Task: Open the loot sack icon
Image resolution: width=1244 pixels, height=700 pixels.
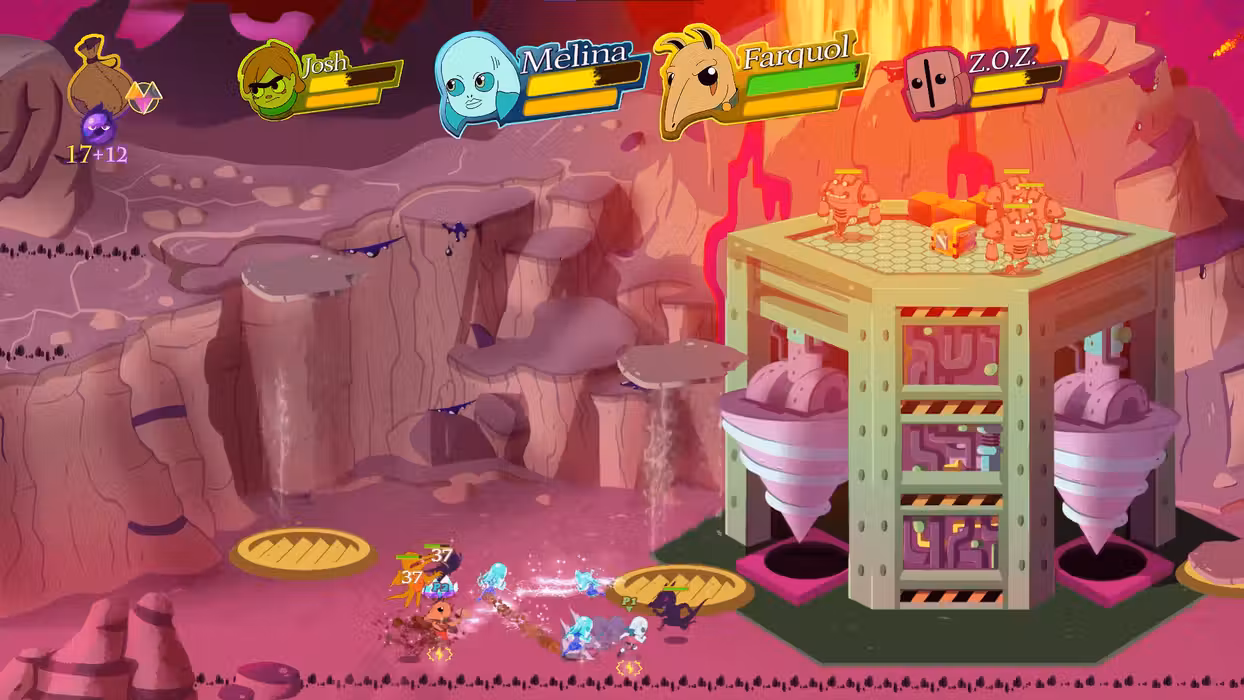Action: pos(95,73)
